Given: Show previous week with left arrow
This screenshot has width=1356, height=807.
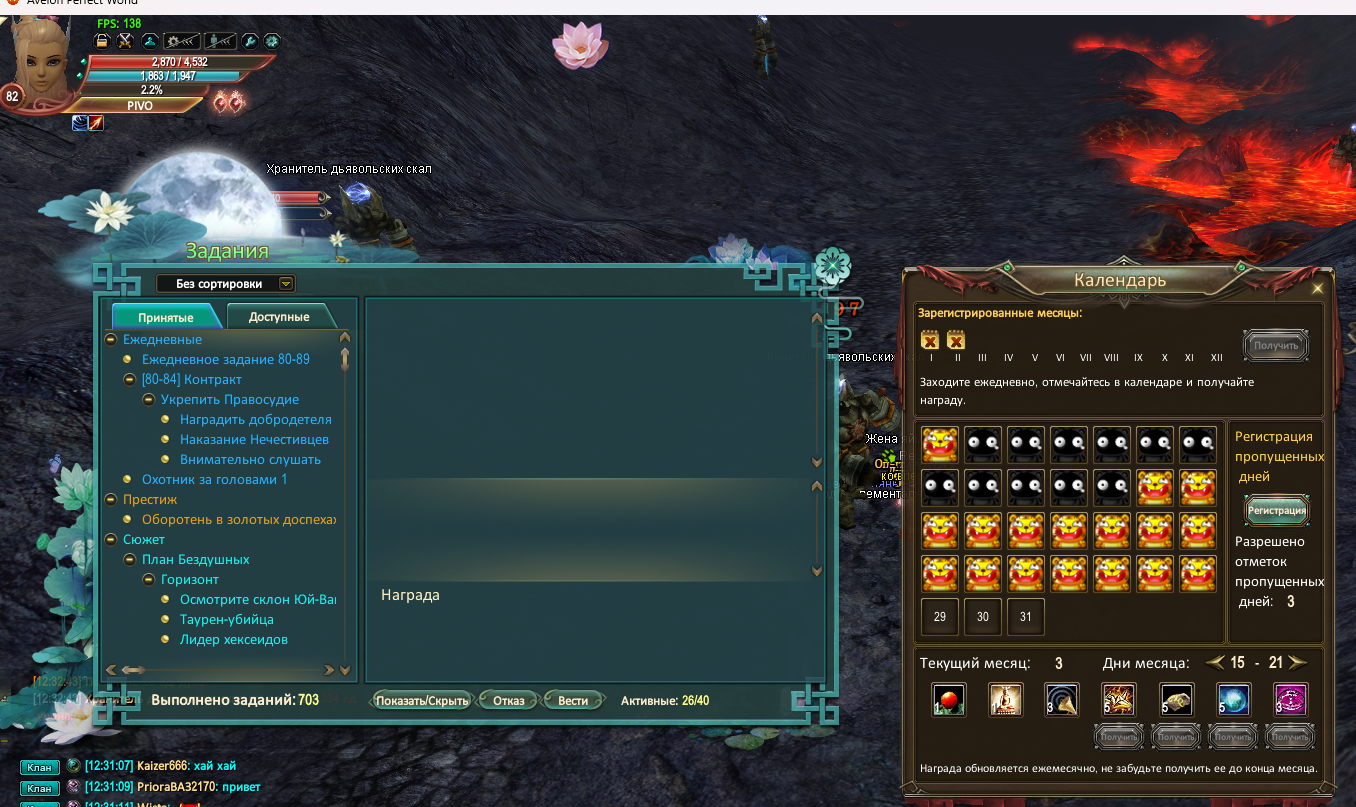Looking at the screenshot, I should point(1214,662).
